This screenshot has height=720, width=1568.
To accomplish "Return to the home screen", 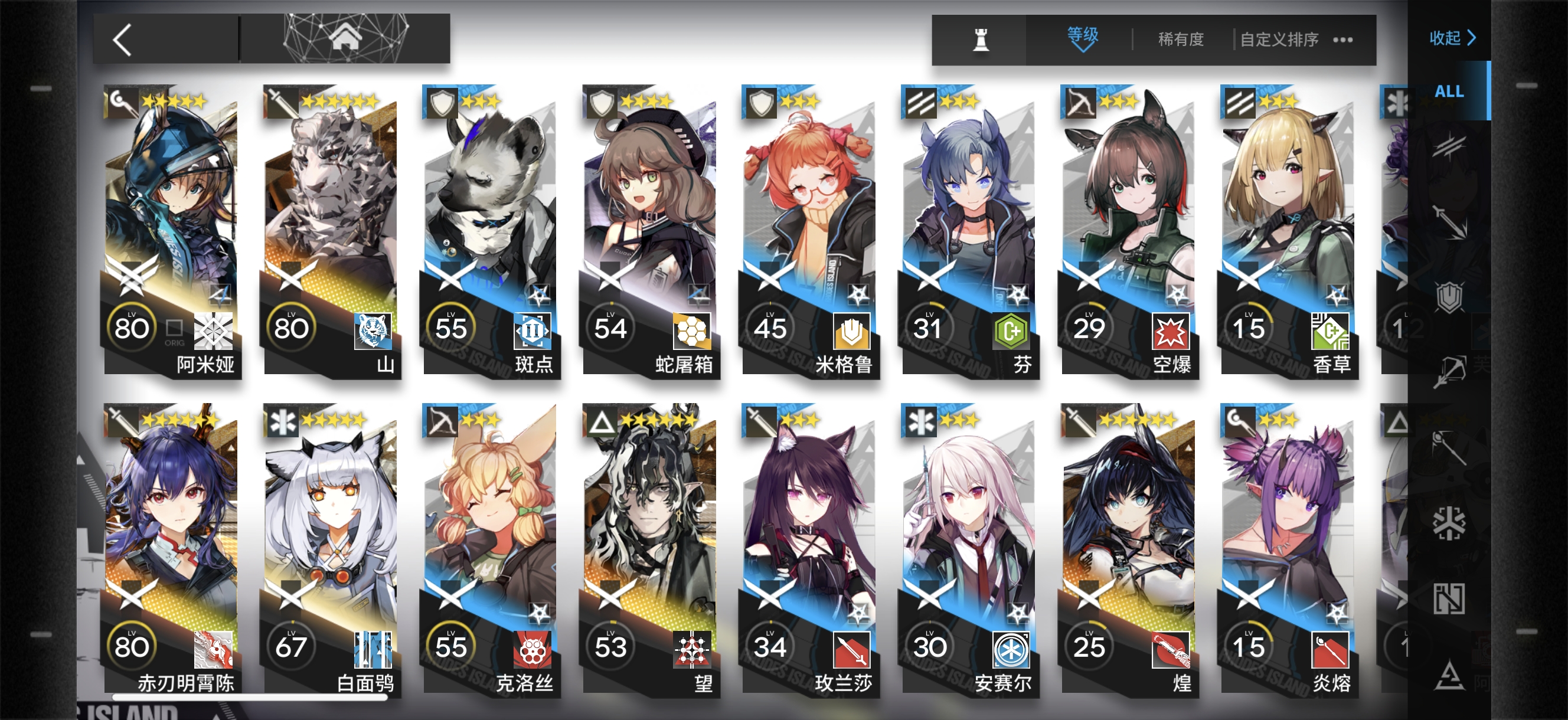I will [x=345, y=38].
